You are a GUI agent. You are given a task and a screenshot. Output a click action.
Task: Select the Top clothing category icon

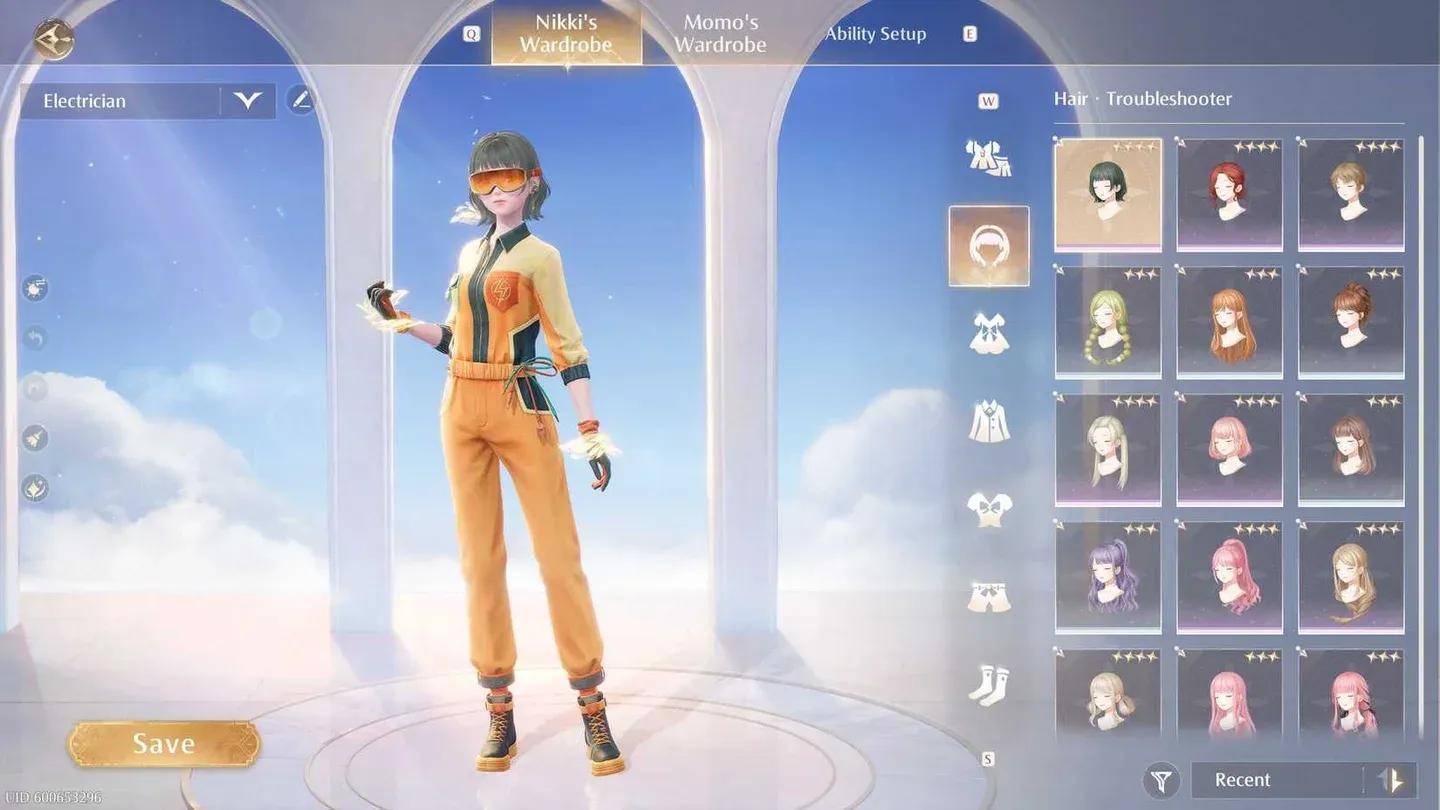[988, 508]
